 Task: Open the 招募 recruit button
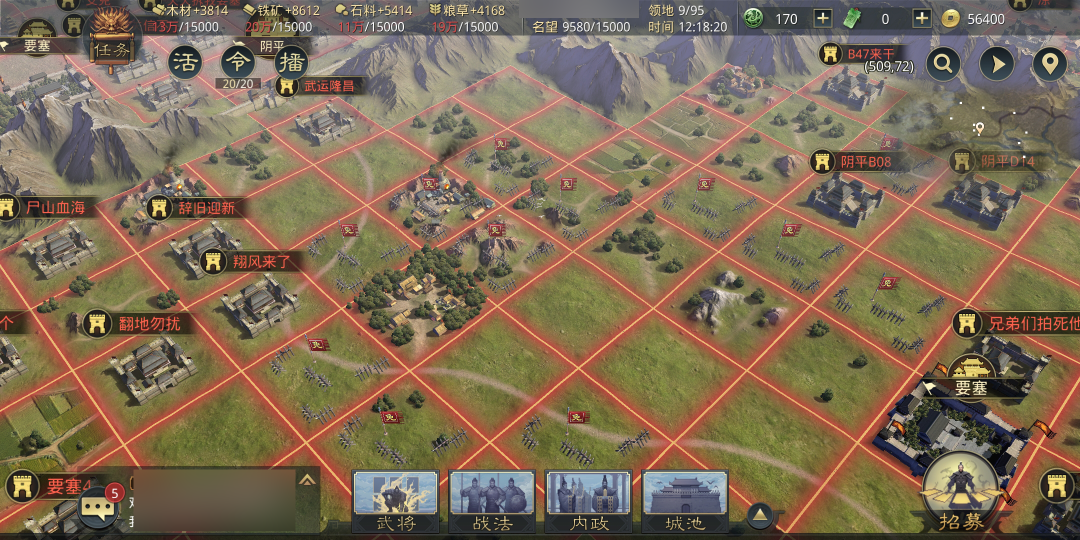[x=962, y=490]
